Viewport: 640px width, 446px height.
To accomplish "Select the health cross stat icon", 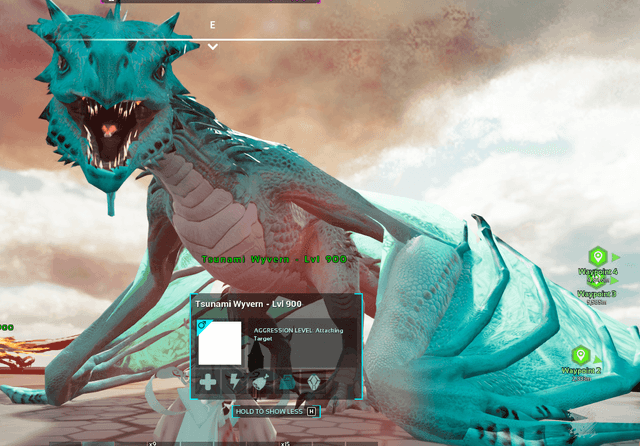I will pyautogui.click(x=207, y=382).
